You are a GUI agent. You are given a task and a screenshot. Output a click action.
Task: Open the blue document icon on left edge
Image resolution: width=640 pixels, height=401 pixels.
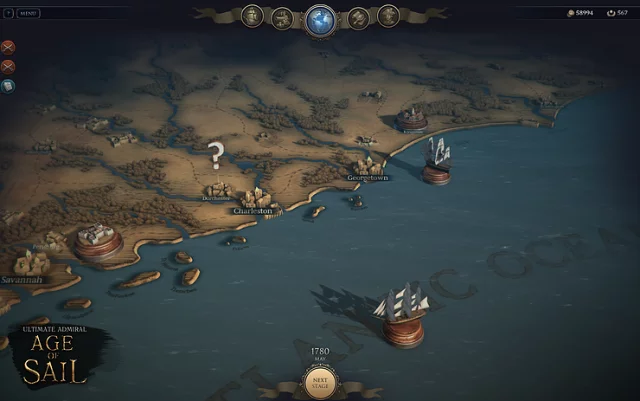8,86
